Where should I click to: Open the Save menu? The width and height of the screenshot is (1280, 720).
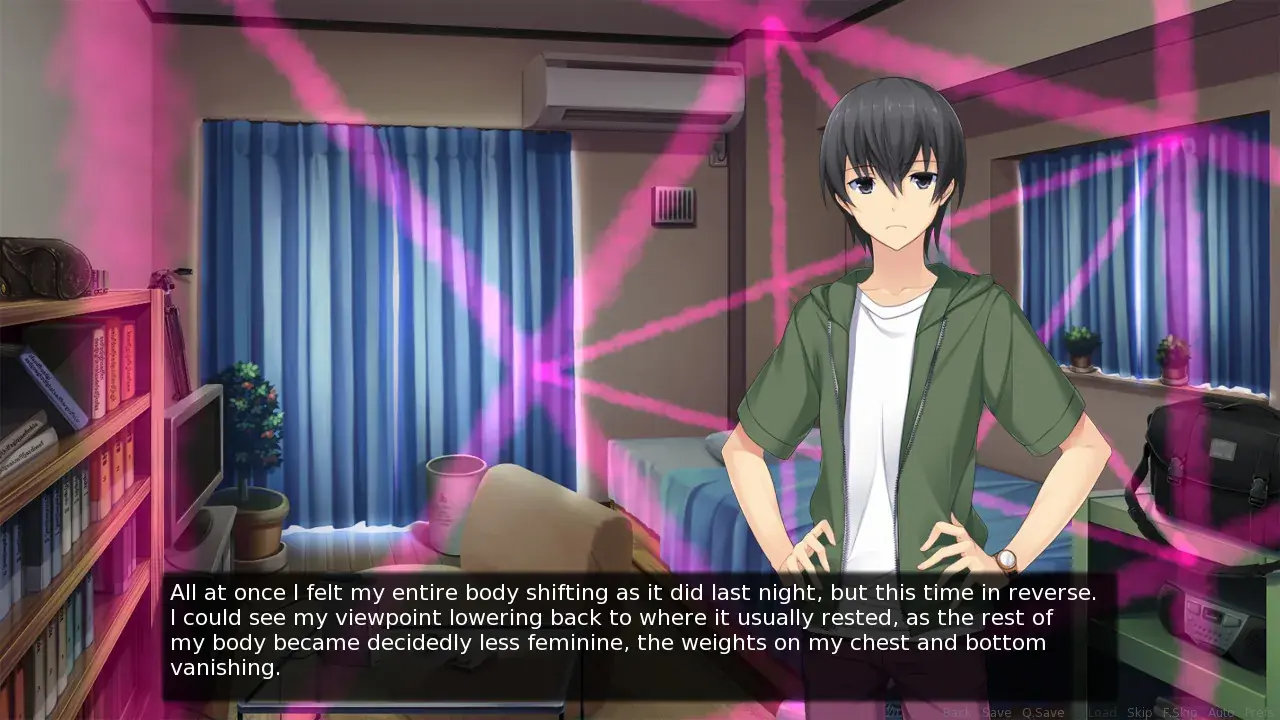click(996, 712)
